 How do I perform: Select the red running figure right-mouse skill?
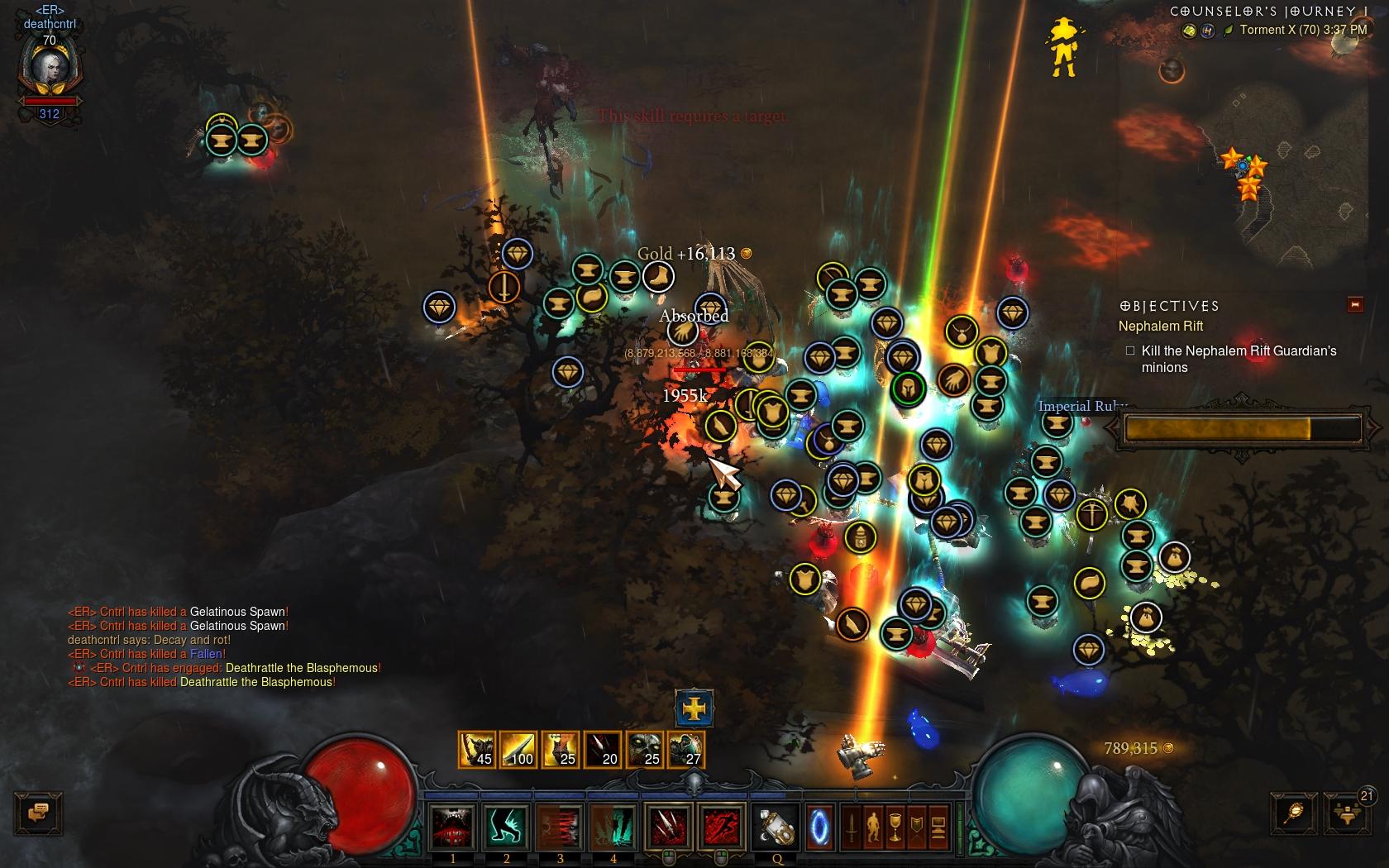click(721, 827)
